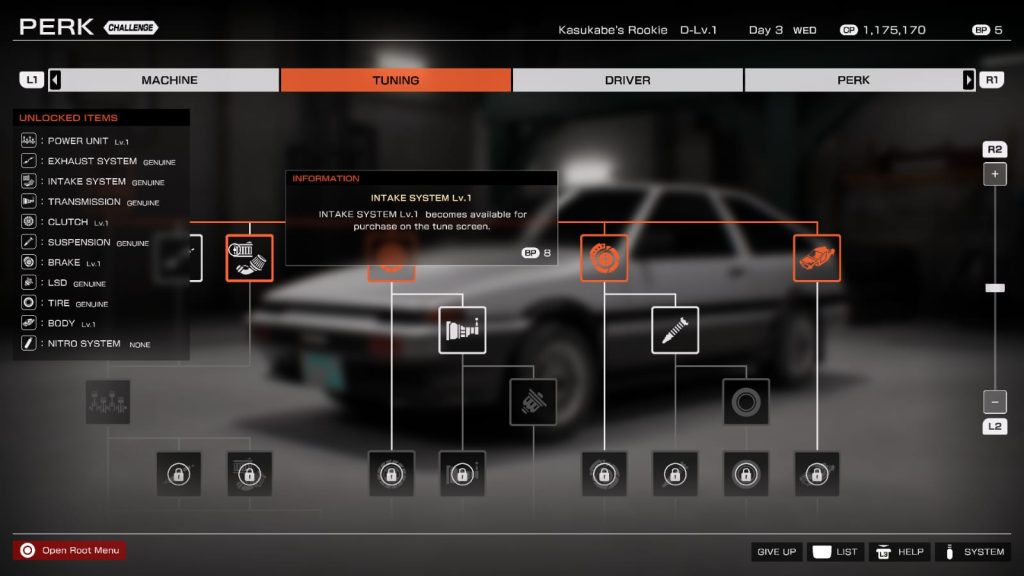Image resolution: width=1024 pixels, height=576 pixels.
Task: Open the DRIVER tab
Action: click(627, 80)
